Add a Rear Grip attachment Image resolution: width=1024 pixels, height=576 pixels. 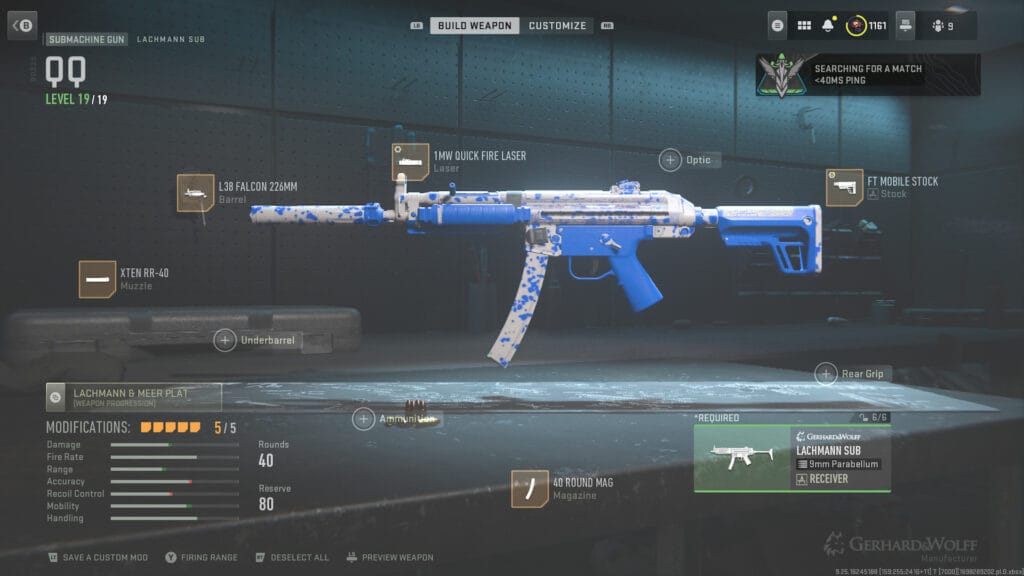pos(826,374)
